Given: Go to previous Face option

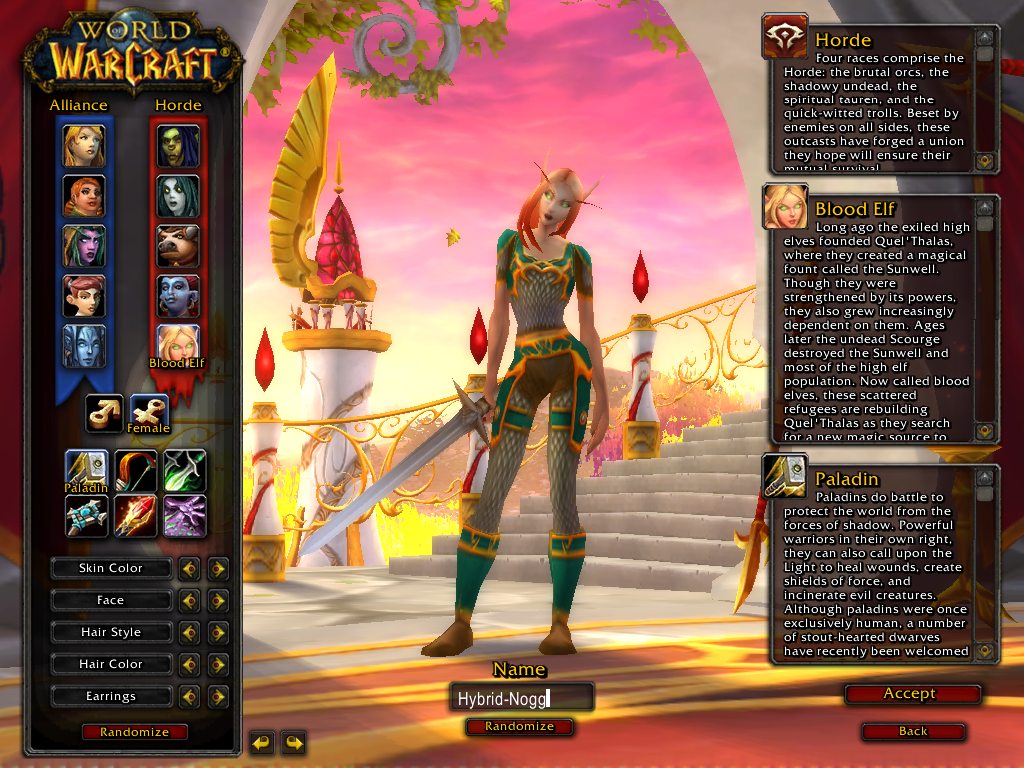Looking at the screenshot, I should click(189, 601).
